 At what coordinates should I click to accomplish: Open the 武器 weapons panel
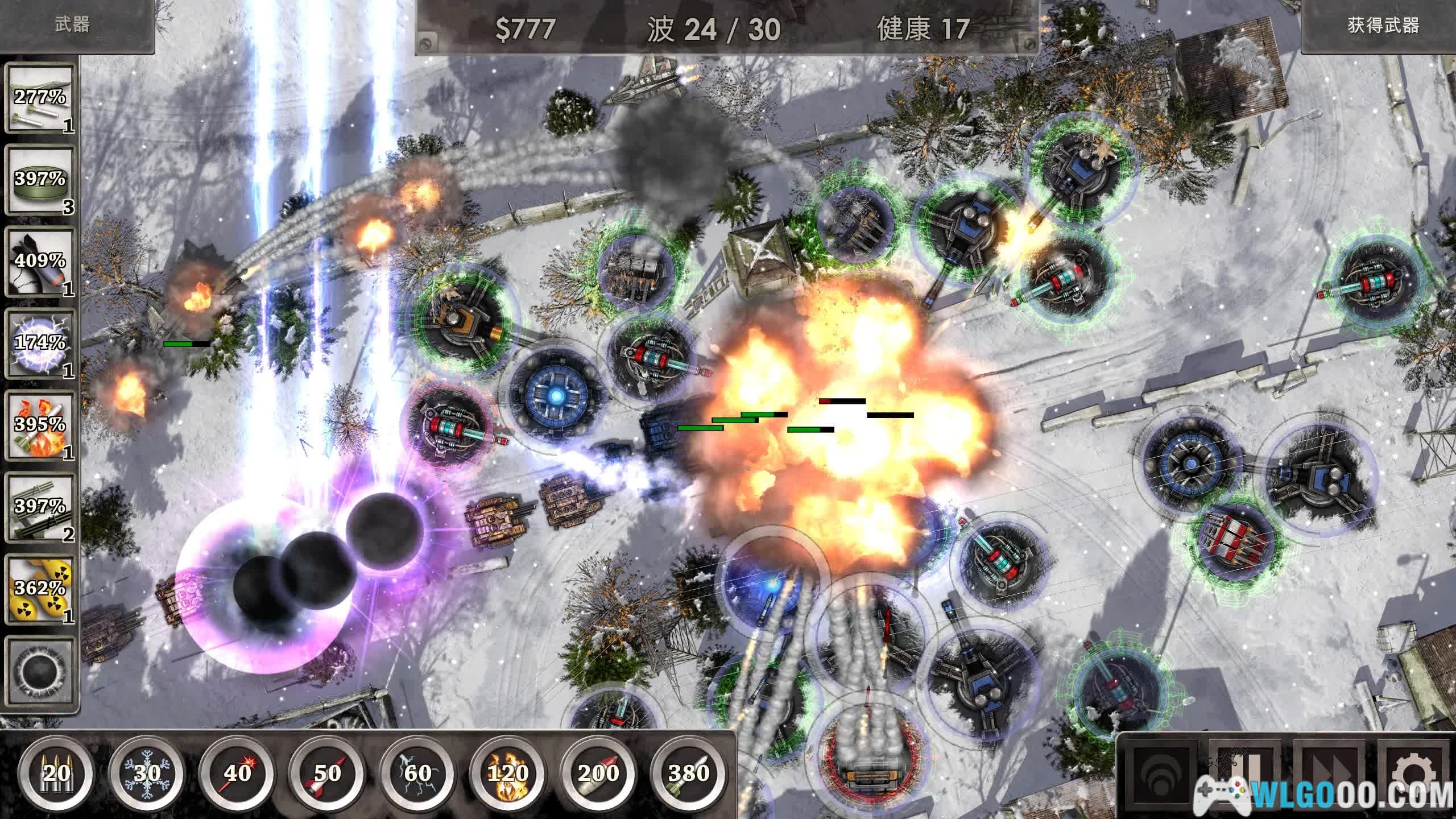(74, 26)
